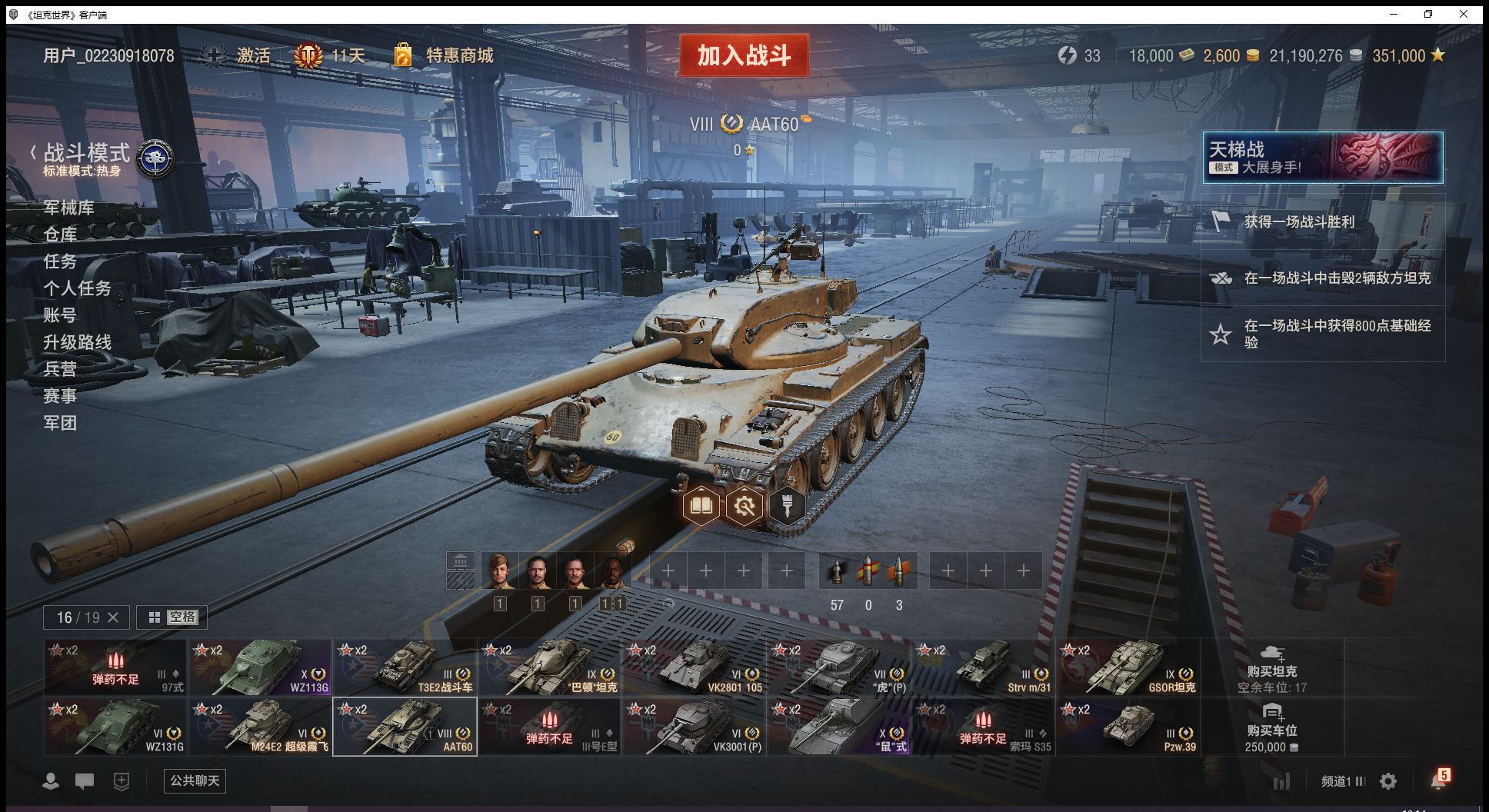The height and width of the screenshot is (812, 1489).
Task: Open the 兵营 barracks
Action: coord(60,369)
